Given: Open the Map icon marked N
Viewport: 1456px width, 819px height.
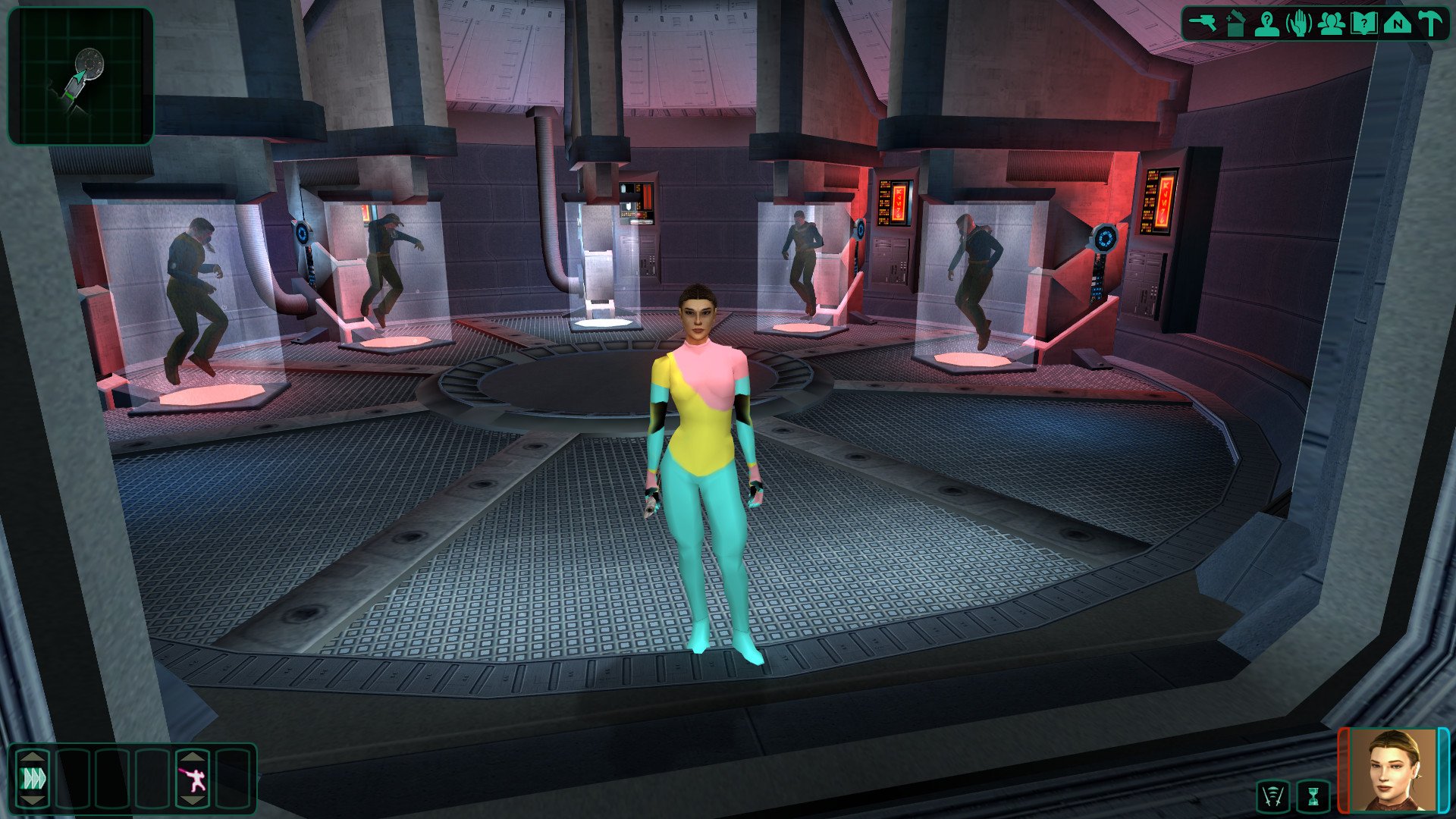Looking at the screenshot, I should click(1397, 23).
